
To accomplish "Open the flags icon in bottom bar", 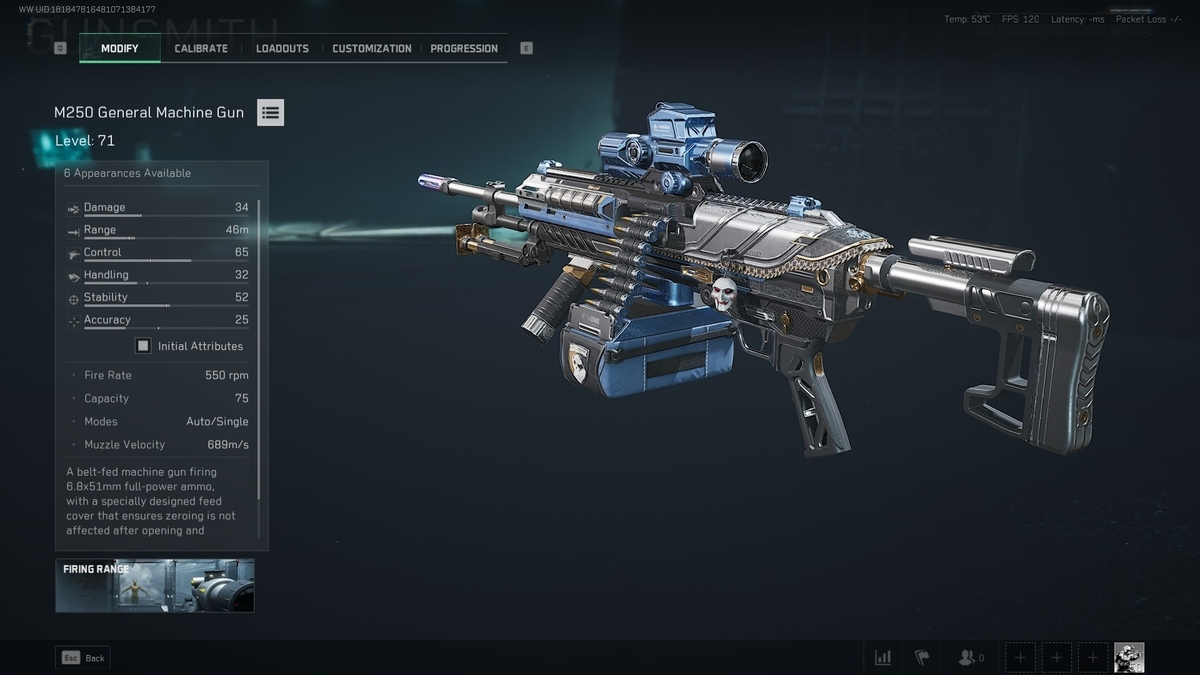I will click(x=922, y=657).
